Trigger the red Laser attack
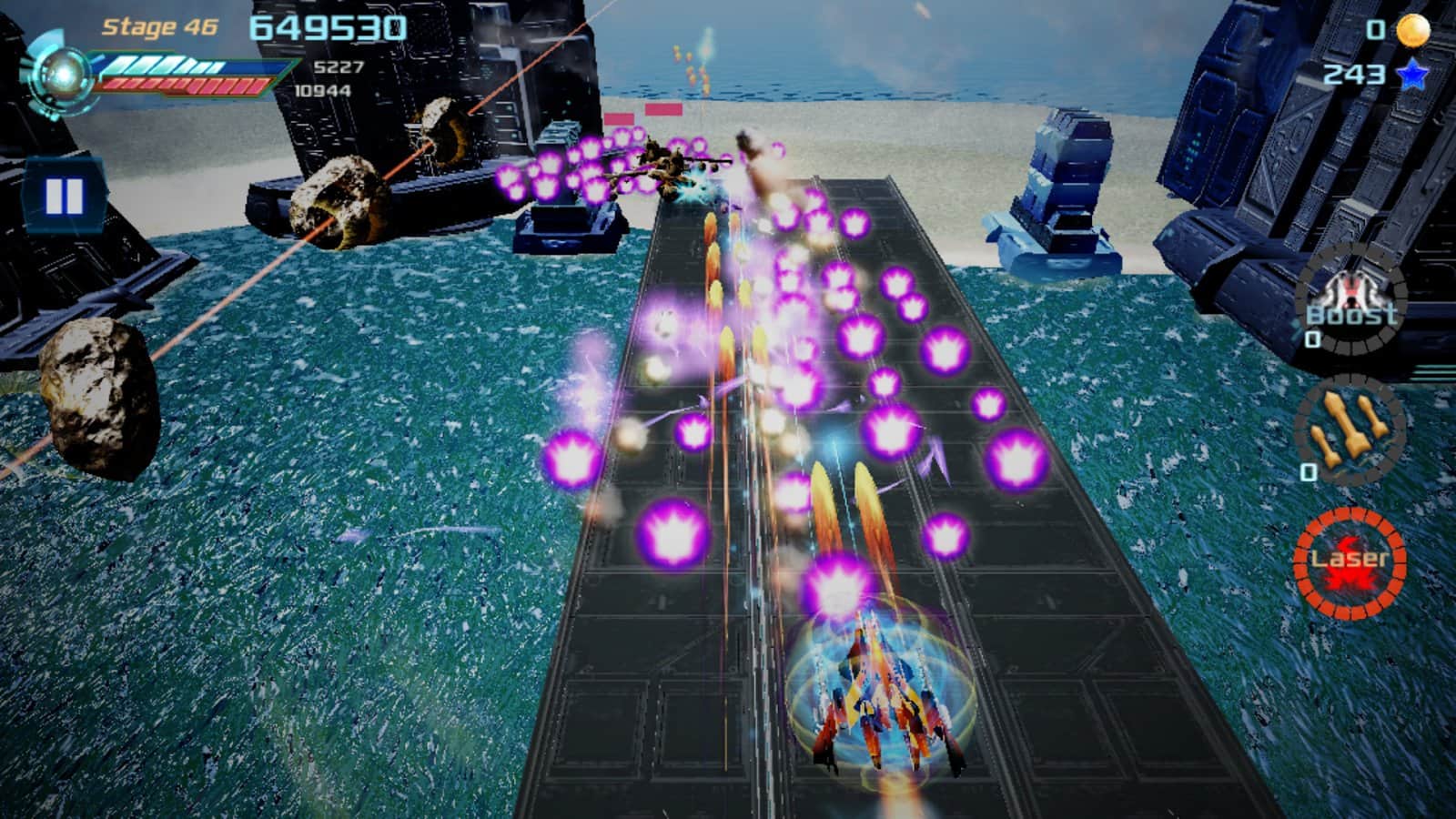Viewport: 1456px width, 819px height. [1350, 561]
